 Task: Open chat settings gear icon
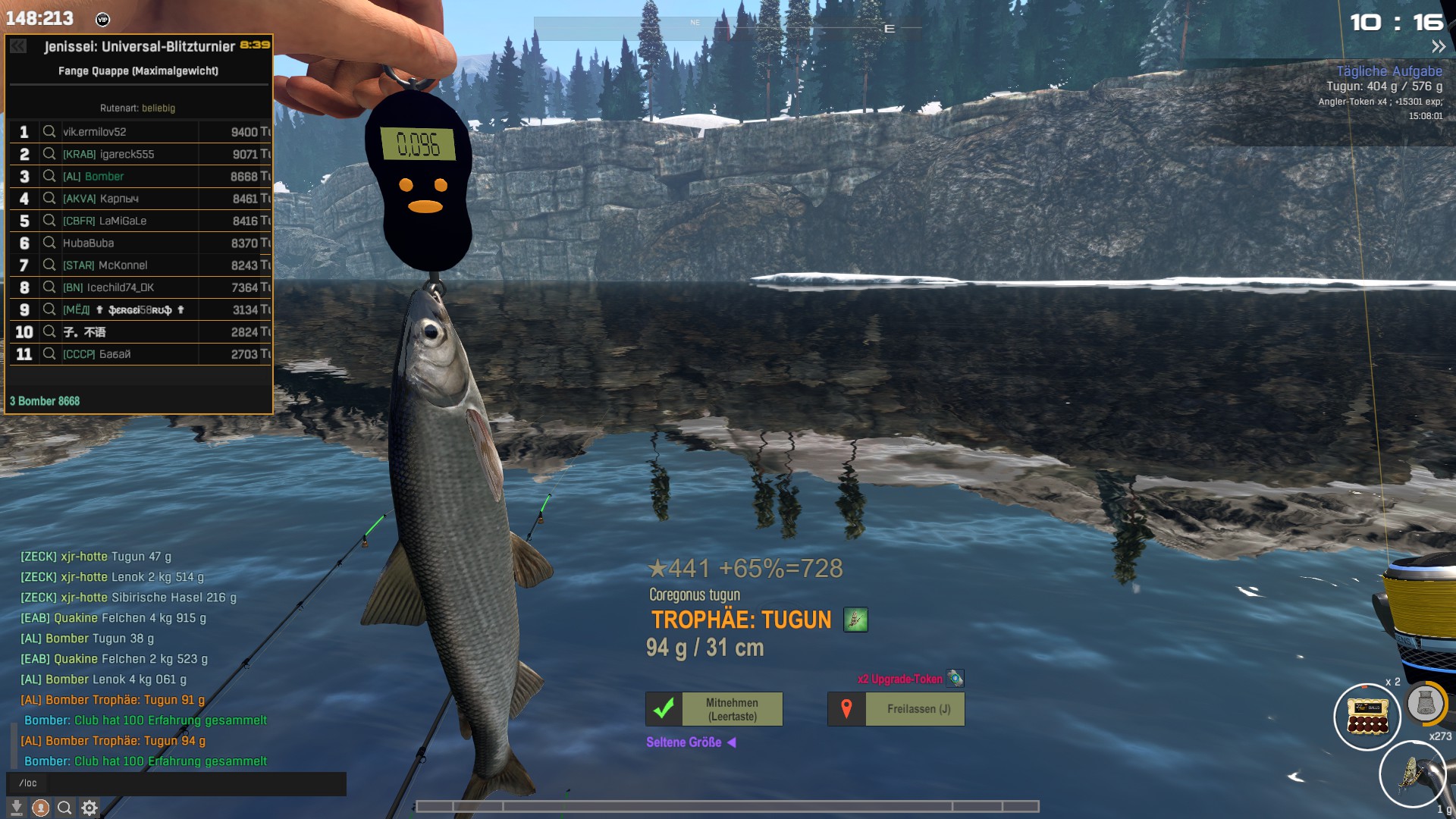pos(89,808)
